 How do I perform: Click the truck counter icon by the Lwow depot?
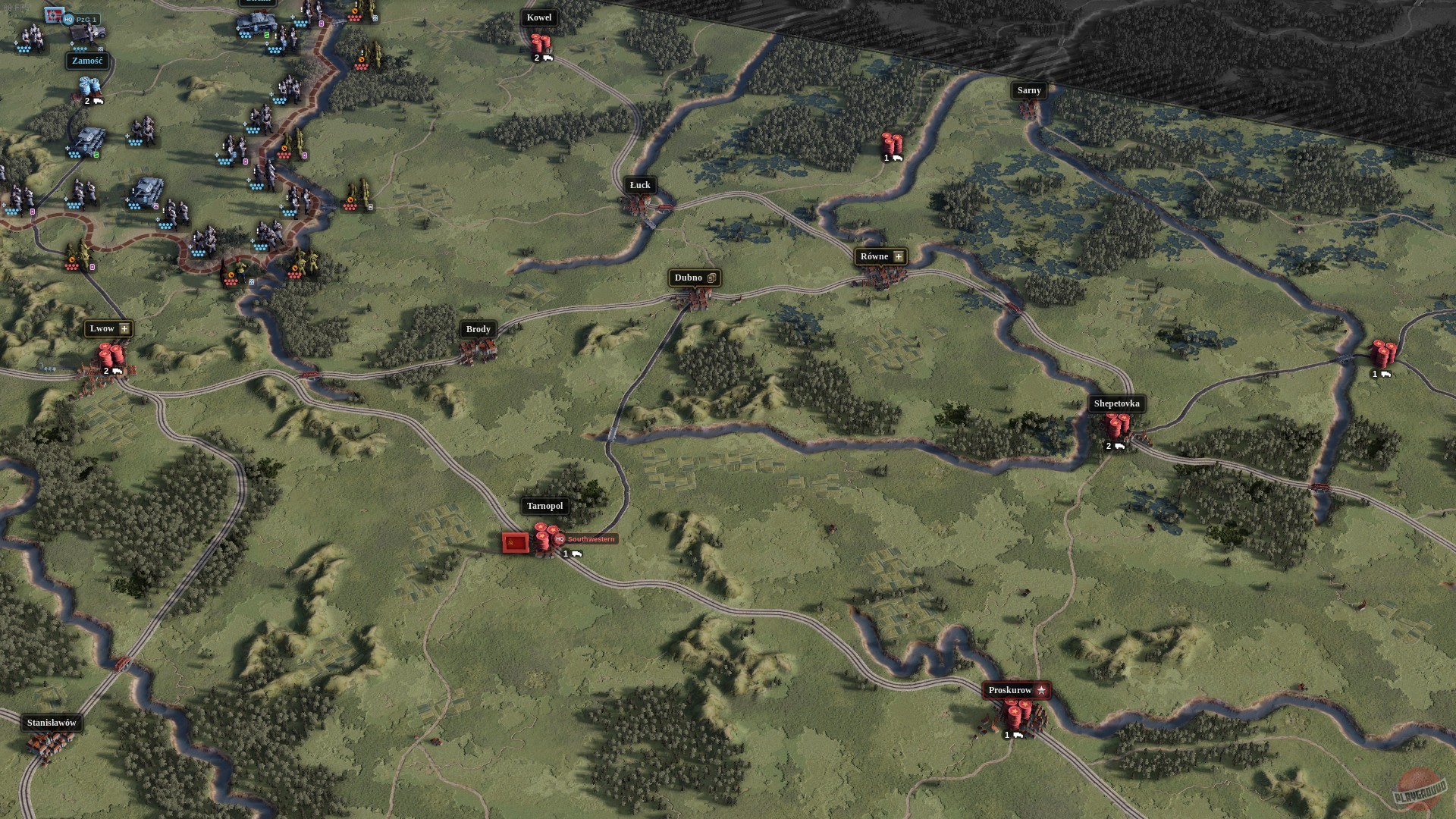click(114, 372)
